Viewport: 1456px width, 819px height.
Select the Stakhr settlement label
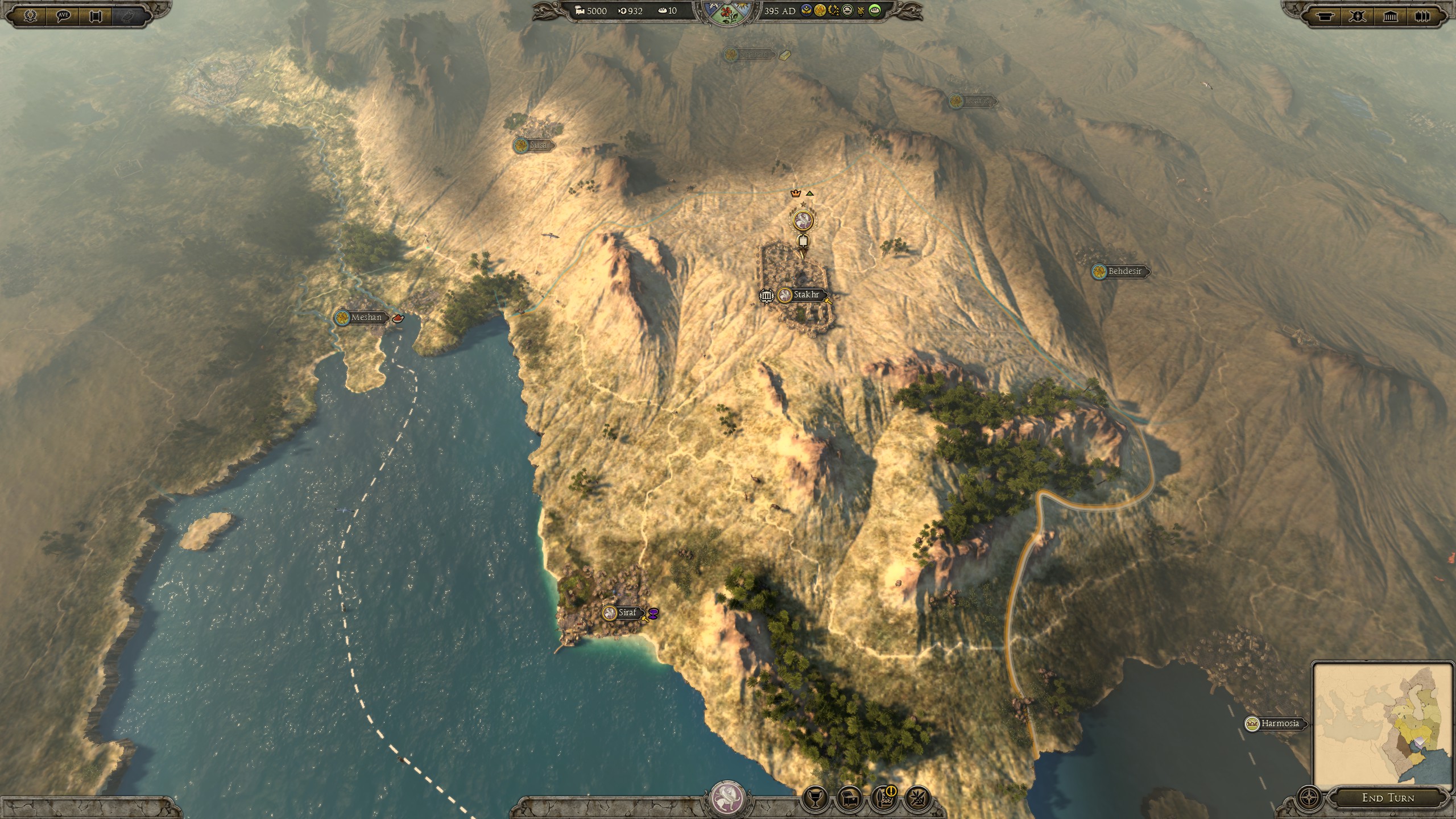(x=806, y=295)
